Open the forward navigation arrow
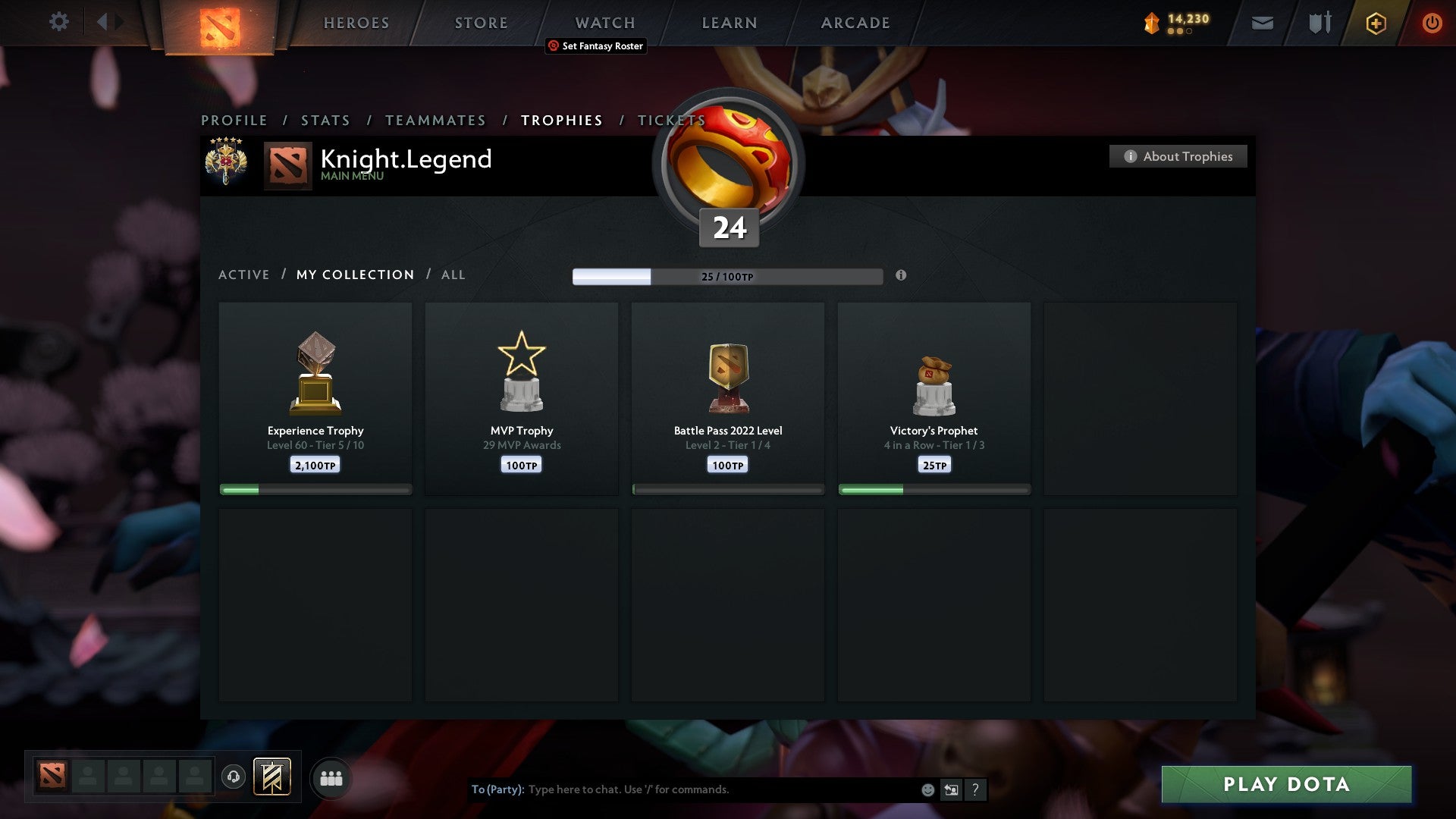 [119, 22]
